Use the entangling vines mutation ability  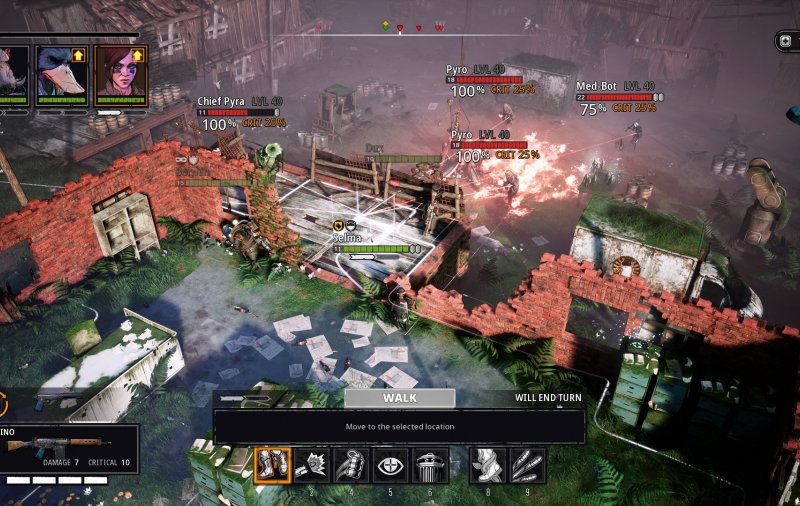point(487,465)
